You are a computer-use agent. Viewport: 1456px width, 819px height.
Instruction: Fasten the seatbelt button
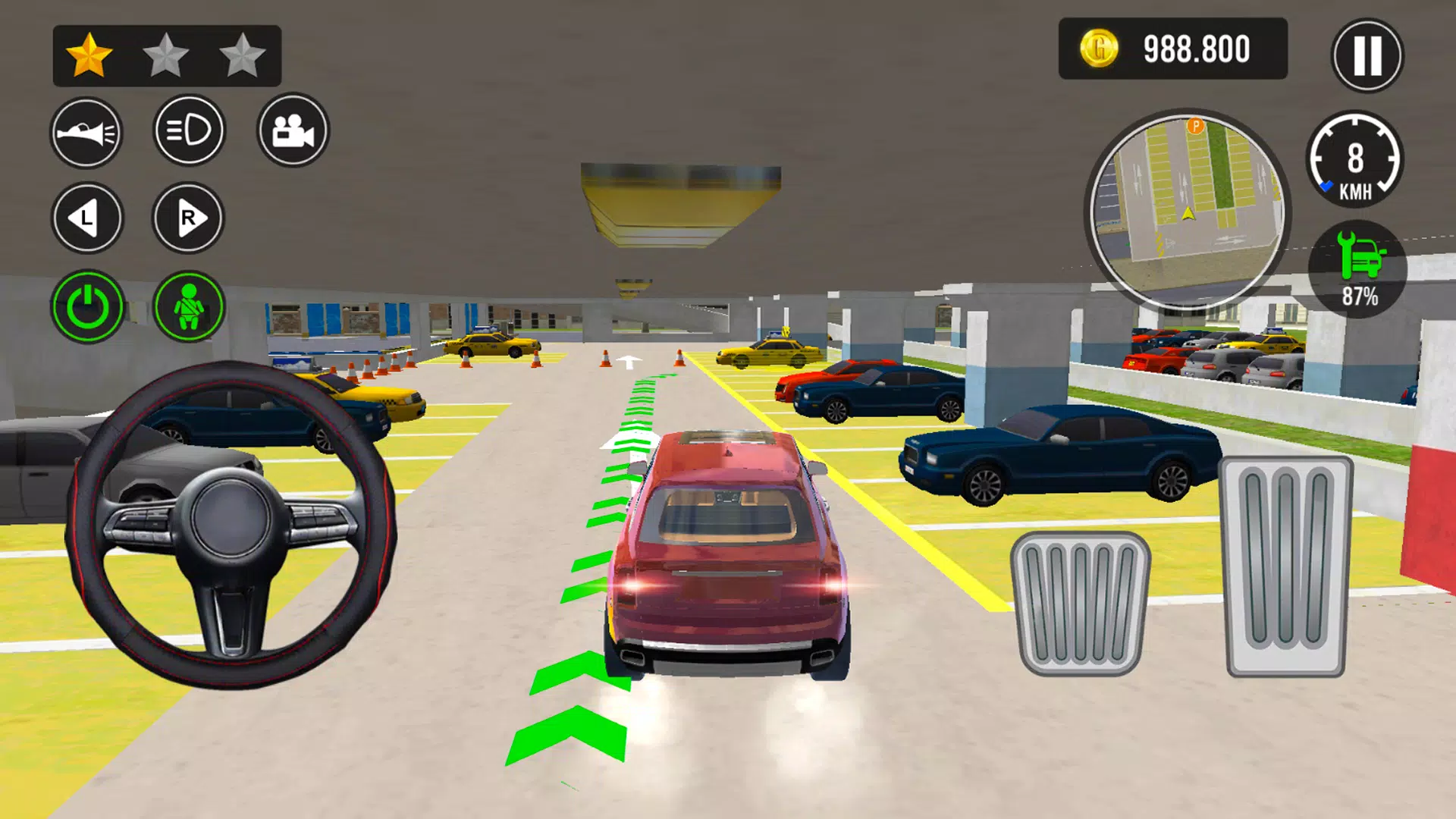click(189, 307)
